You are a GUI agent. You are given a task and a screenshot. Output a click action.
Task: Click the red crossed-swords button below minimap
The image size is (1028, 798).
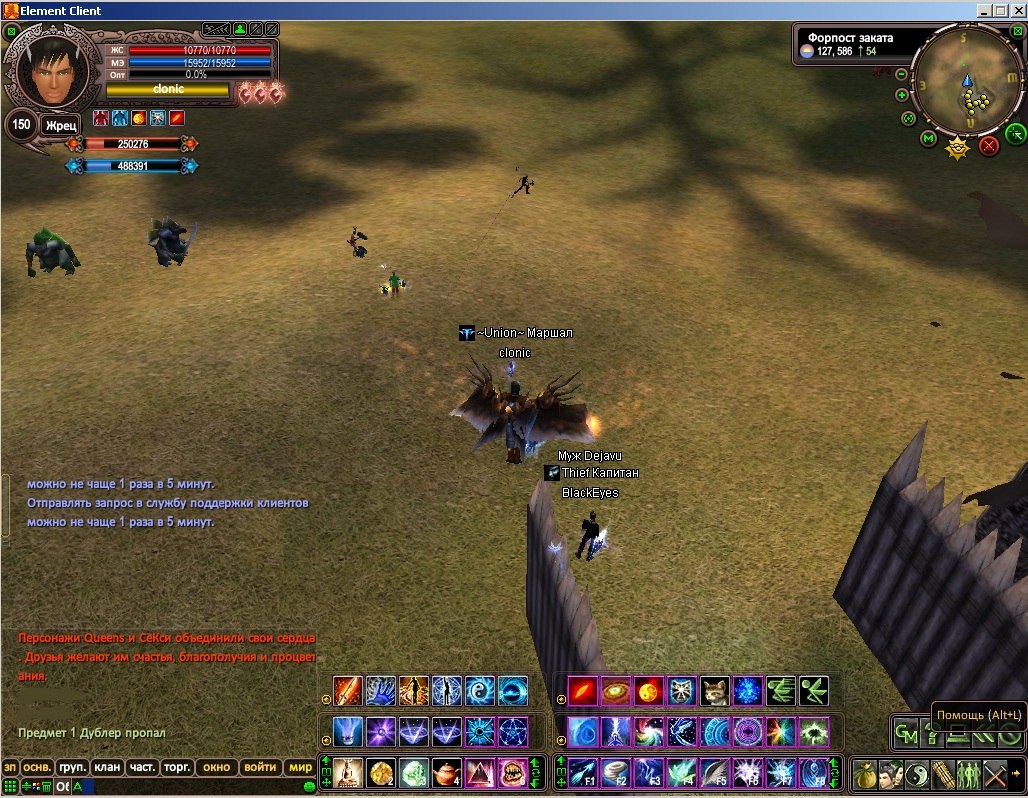[989, 146]
